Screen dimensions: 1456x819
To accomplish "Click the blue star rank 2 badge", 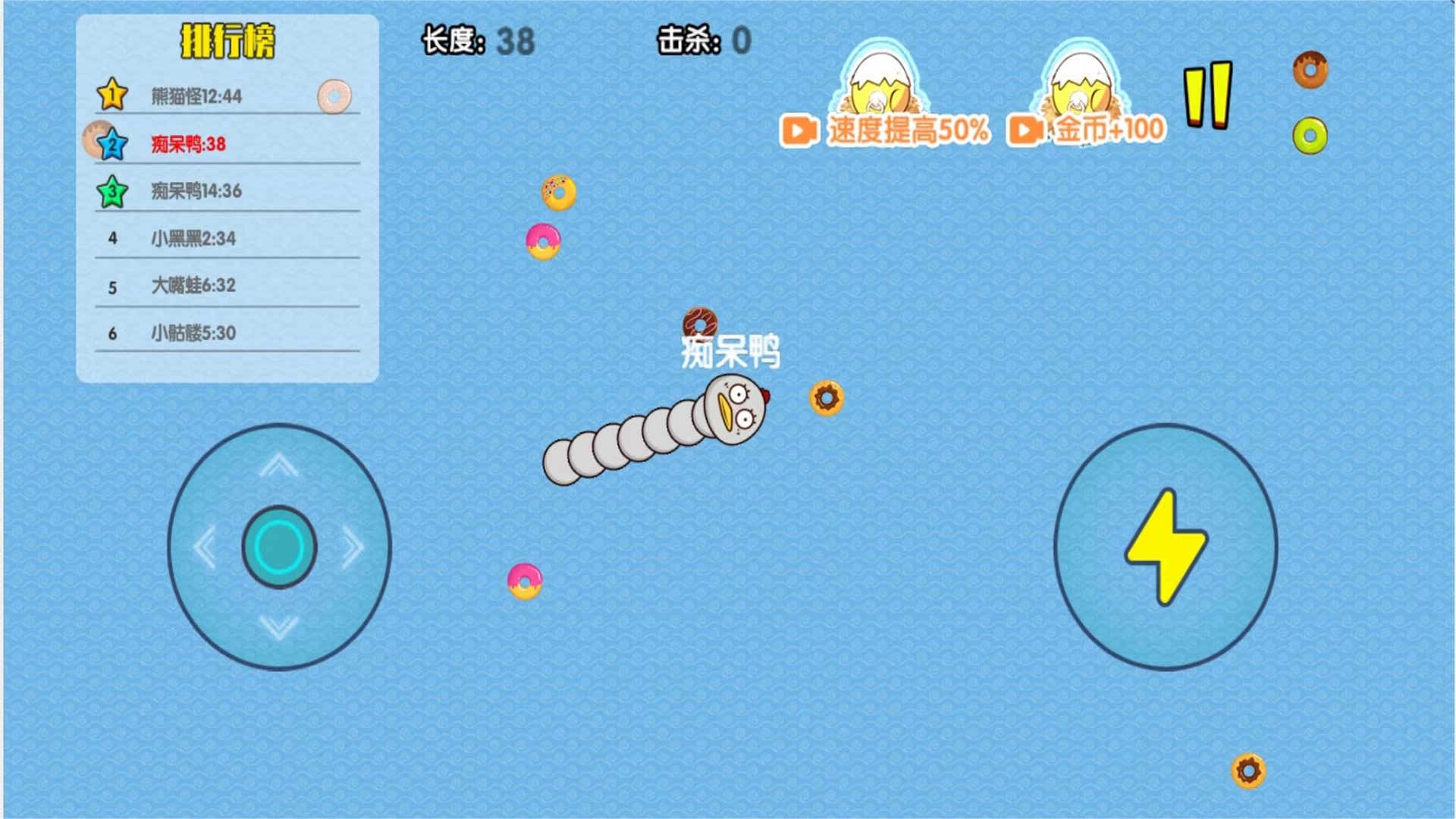I will point(110,143).
